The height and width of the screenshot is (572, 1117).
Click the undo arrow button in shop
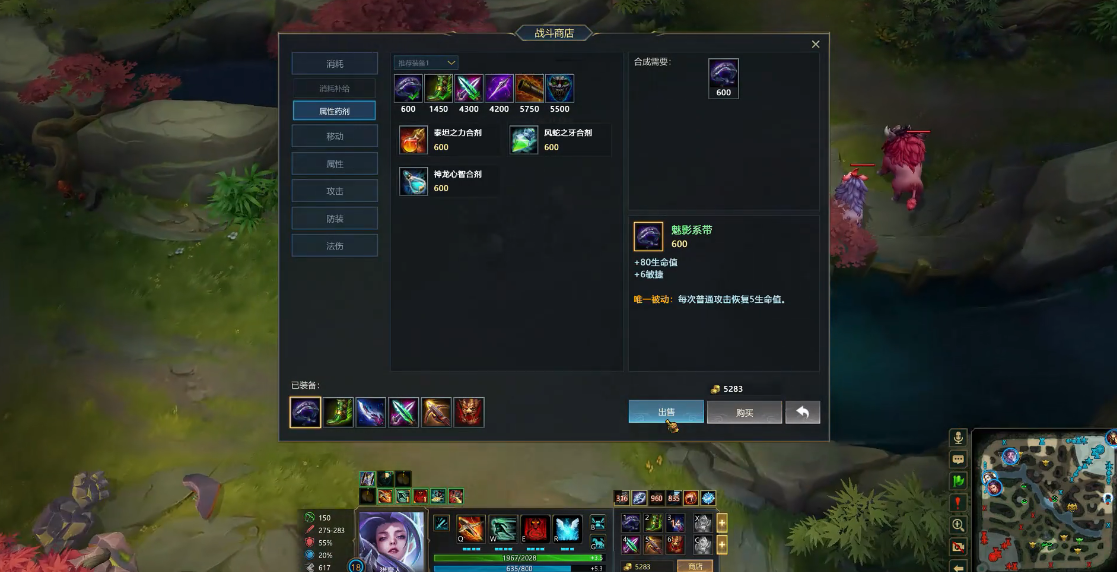point(802,412)
